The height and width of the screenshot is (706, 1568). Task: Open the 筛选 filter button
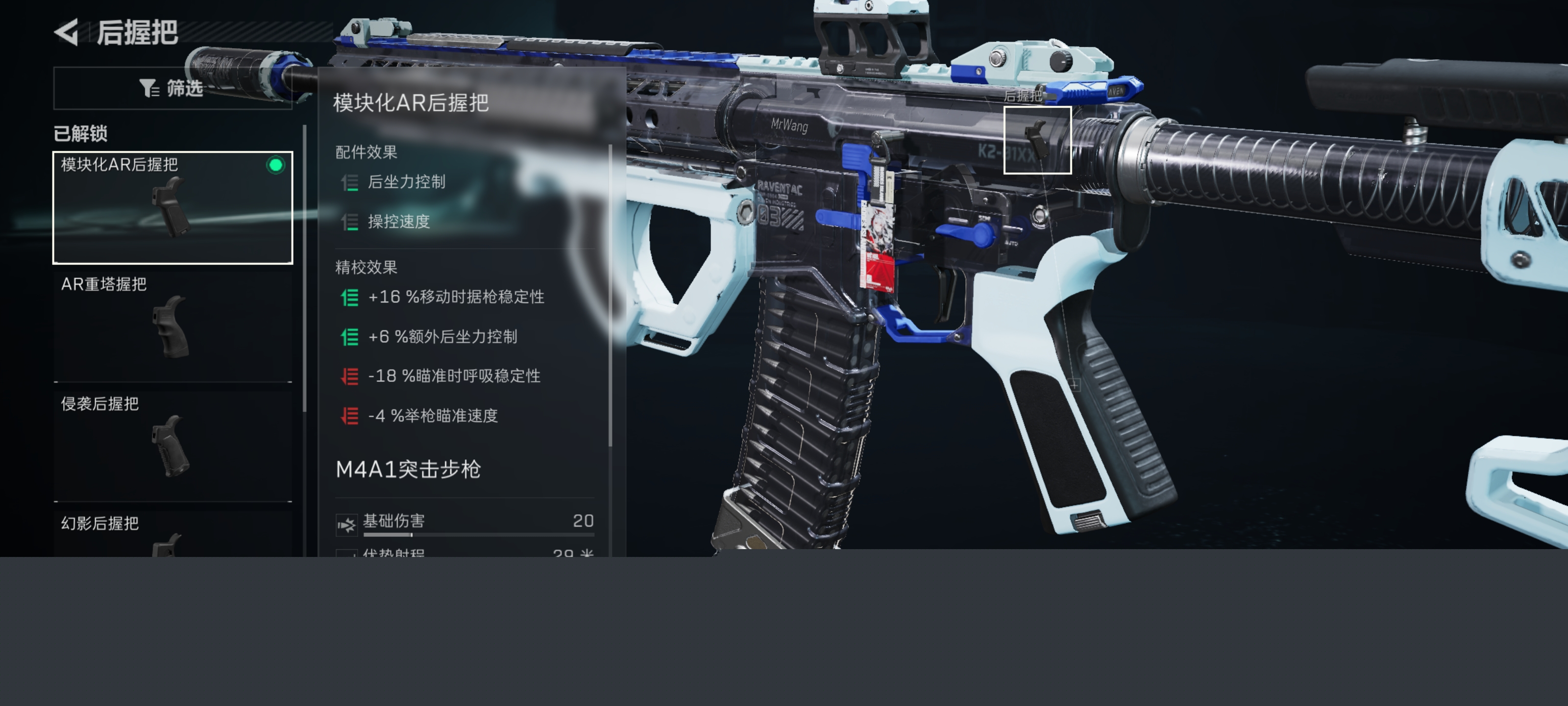(x=172, y=88)
